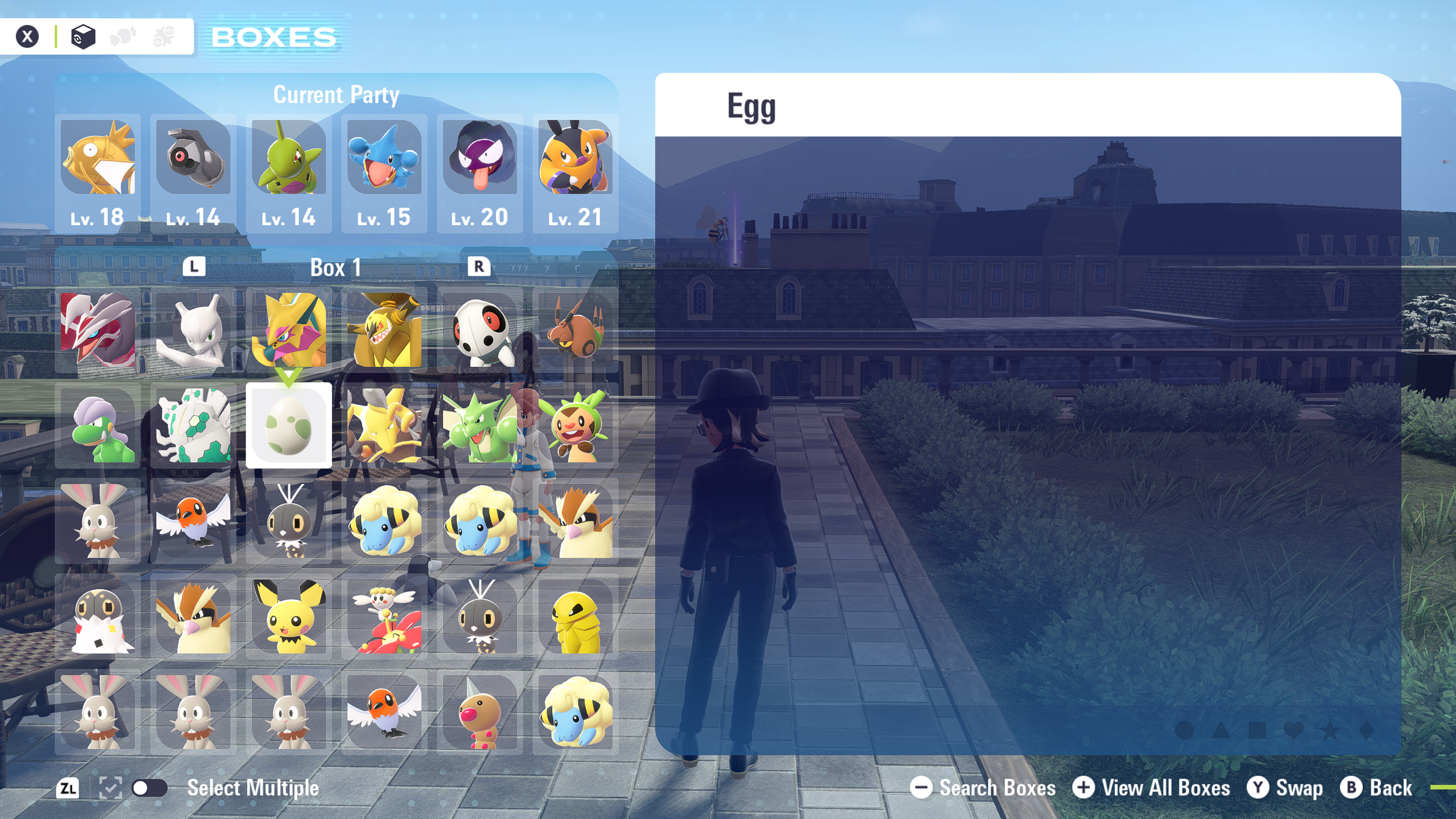Select the green Scyther box slot
The image size is (1456, 819).
479,425
